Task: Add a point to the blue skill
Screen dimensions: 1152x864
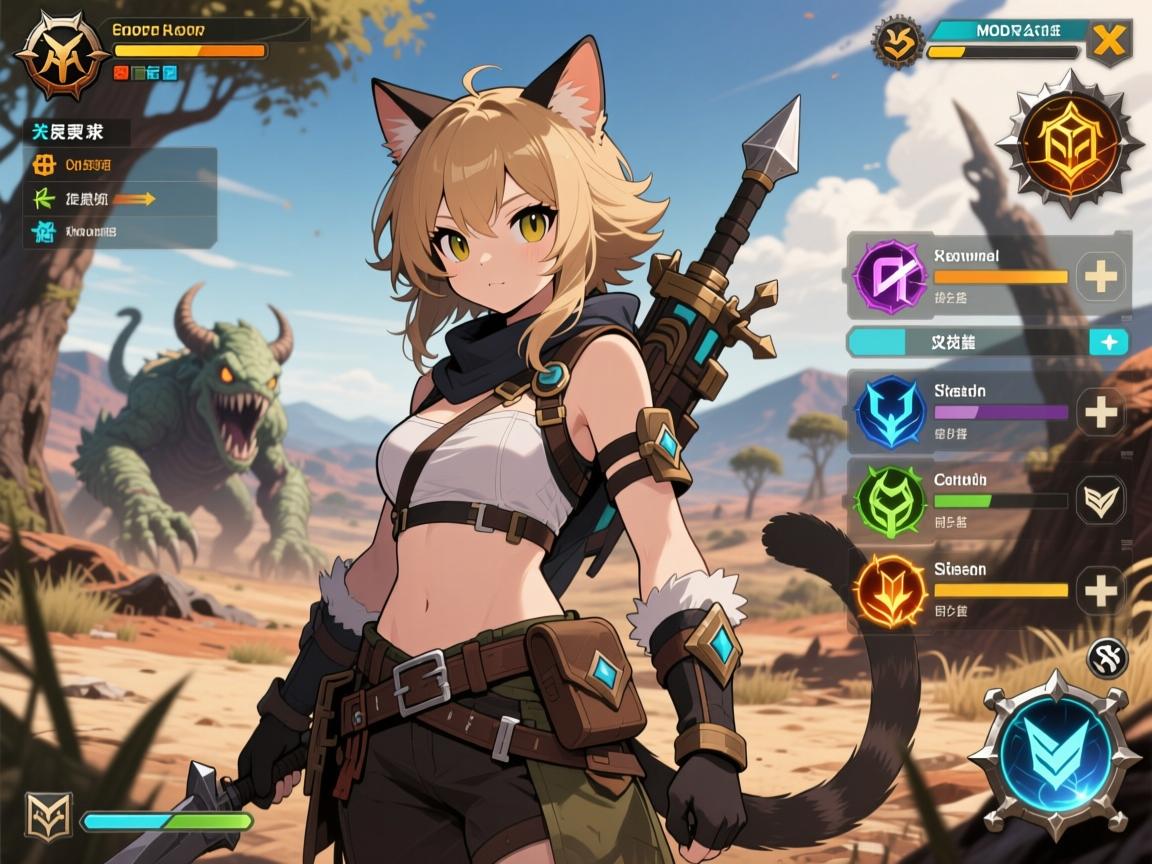Action: point(1100,412)
